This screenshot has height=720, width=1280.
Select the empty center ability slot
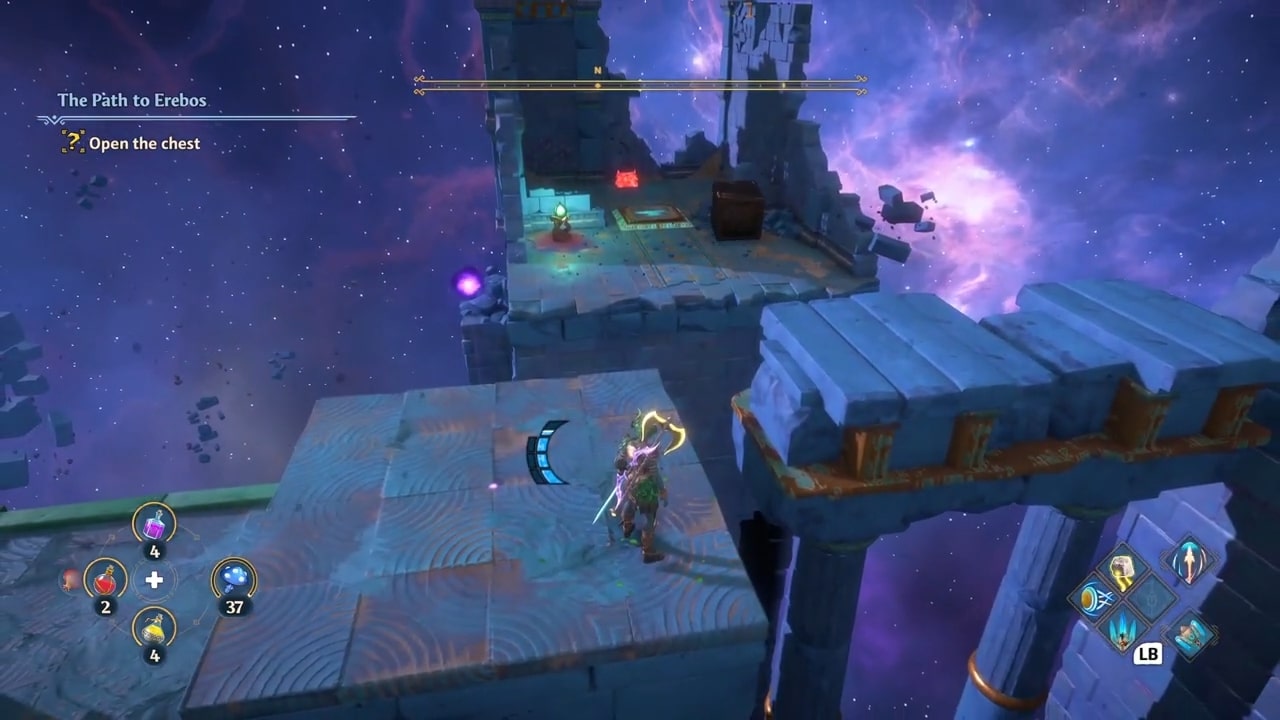pyautogui.click(x=1153, y=600)
